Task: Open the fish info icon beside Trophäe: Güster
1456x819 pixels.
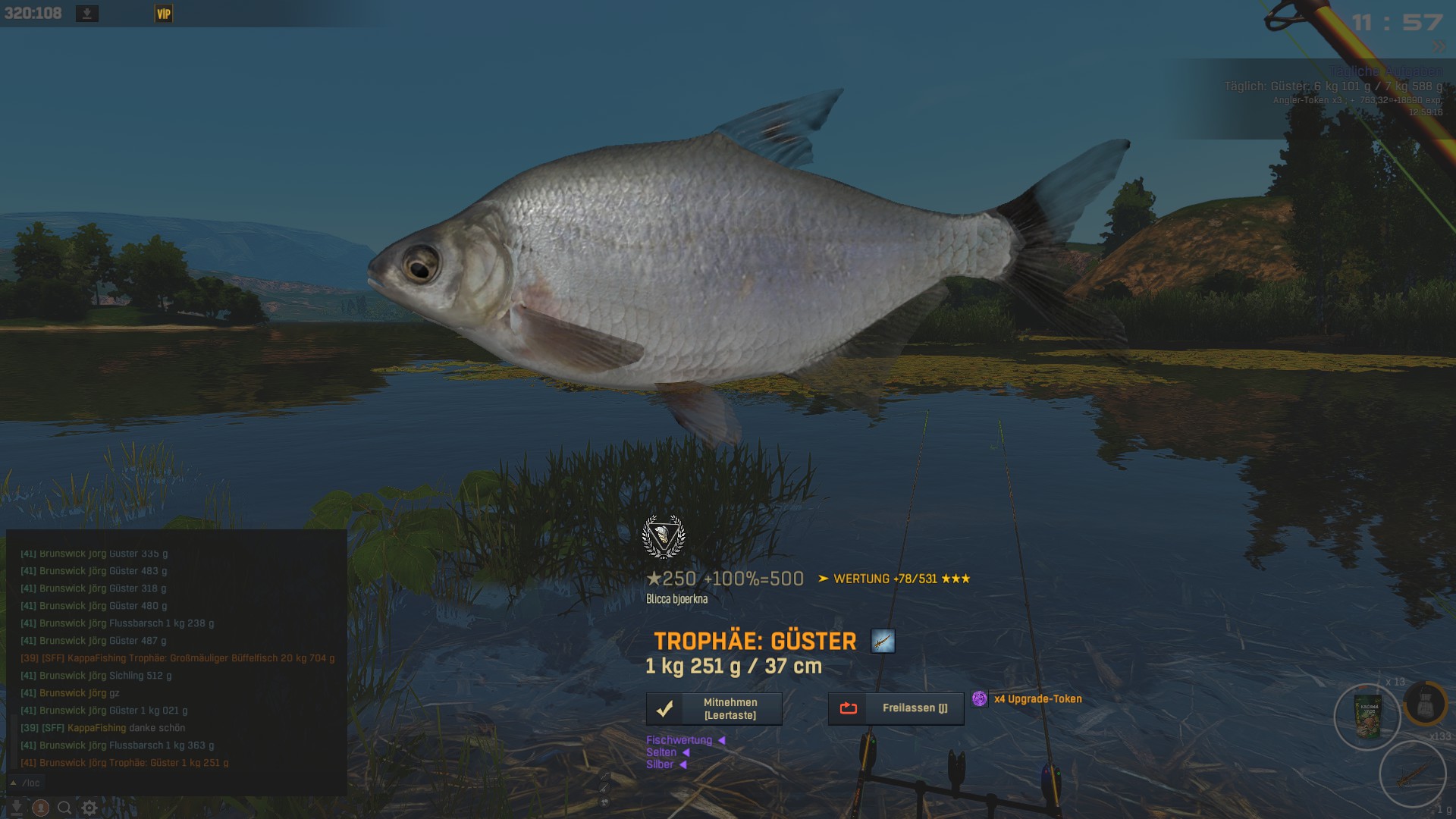Action: pyautogui.click(x=883, y=641)
